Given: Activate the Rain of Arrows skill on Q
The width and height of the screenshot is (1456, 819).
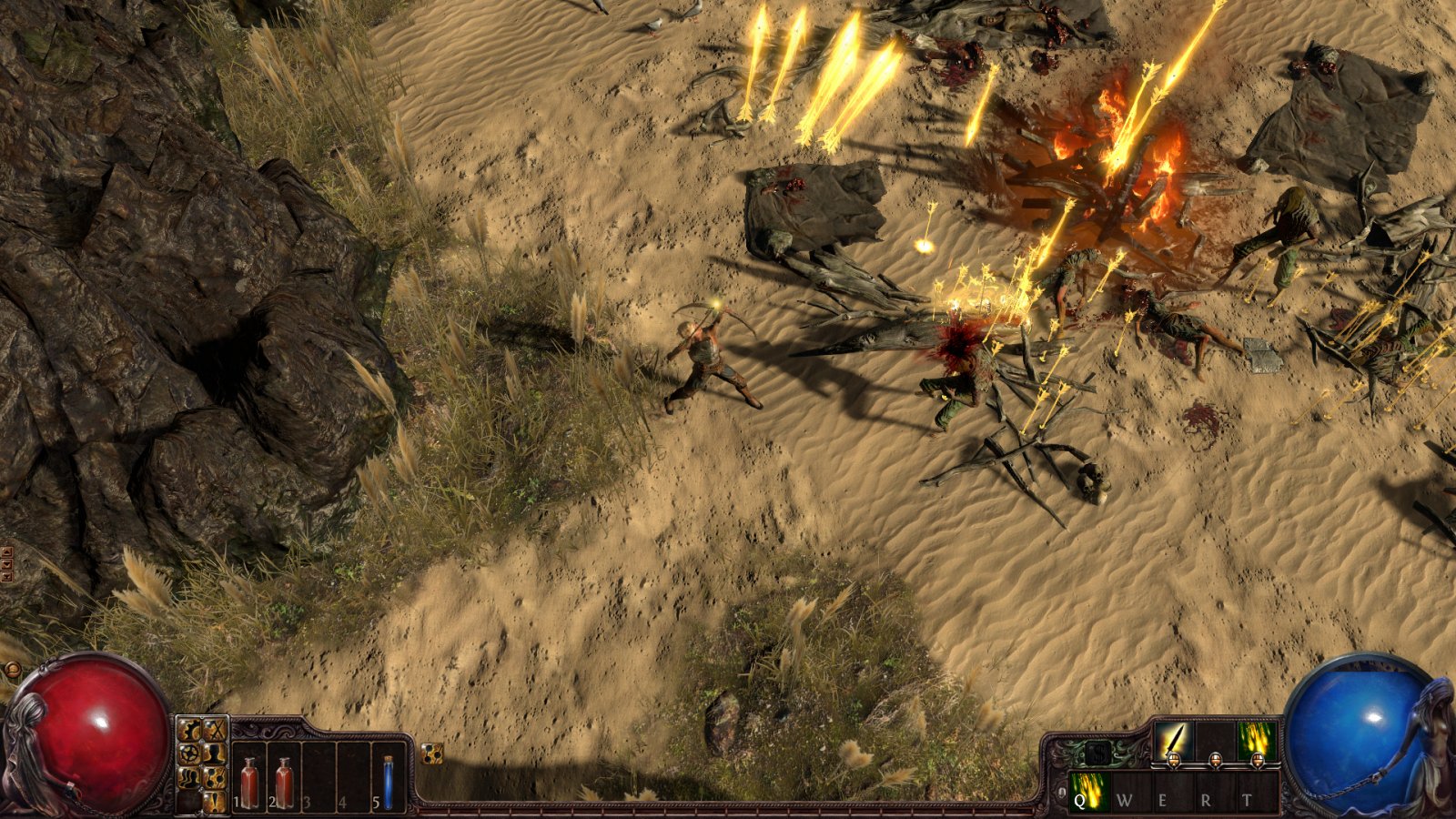Looking at the screenshot, I should pyautogui.click(x=1089, y=791).
